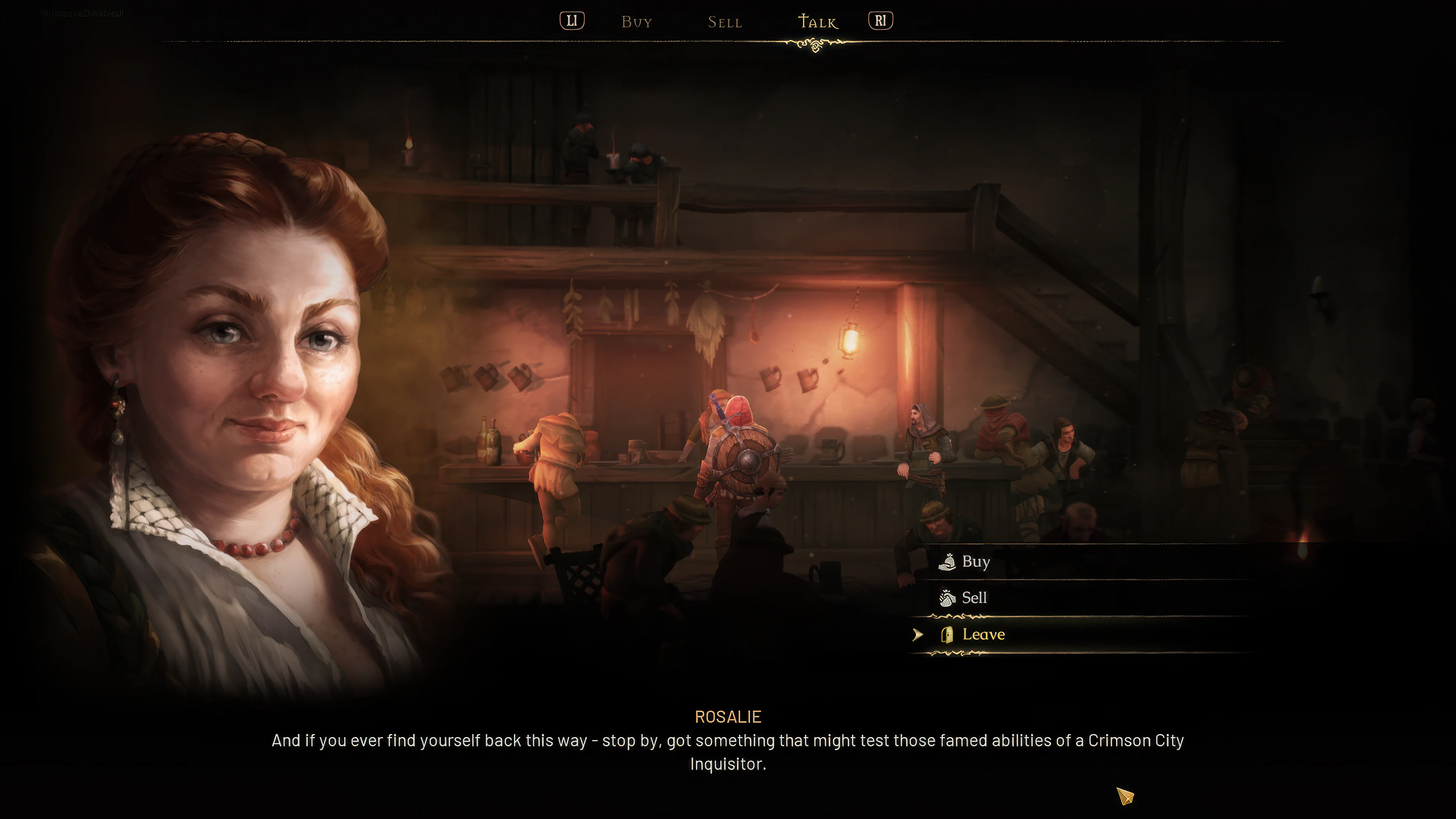Switch to the Buy tab at the top

[637, 22]
